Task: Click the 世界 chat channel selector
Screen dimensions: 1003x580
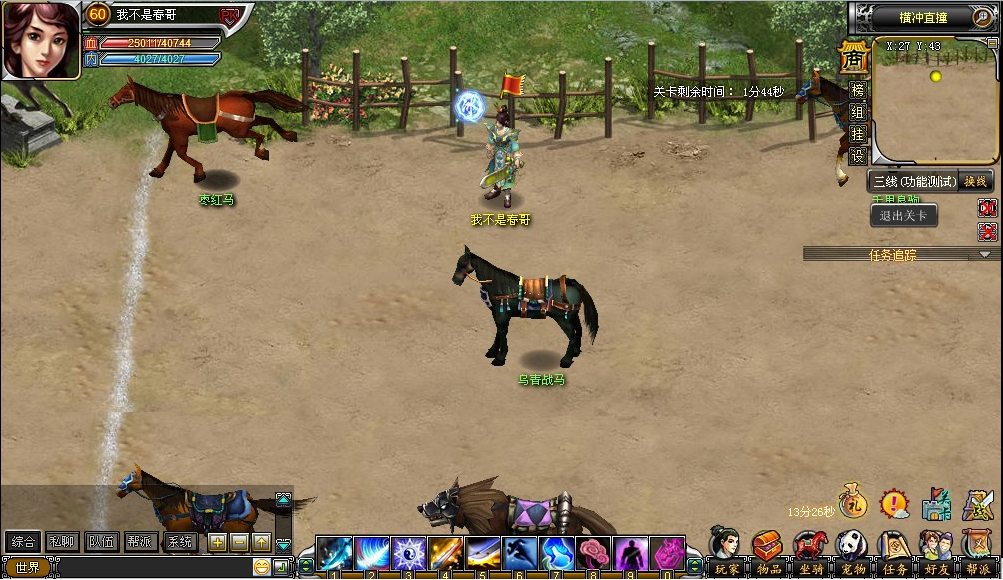Action: pyautogui.click(x=26, y=567)
